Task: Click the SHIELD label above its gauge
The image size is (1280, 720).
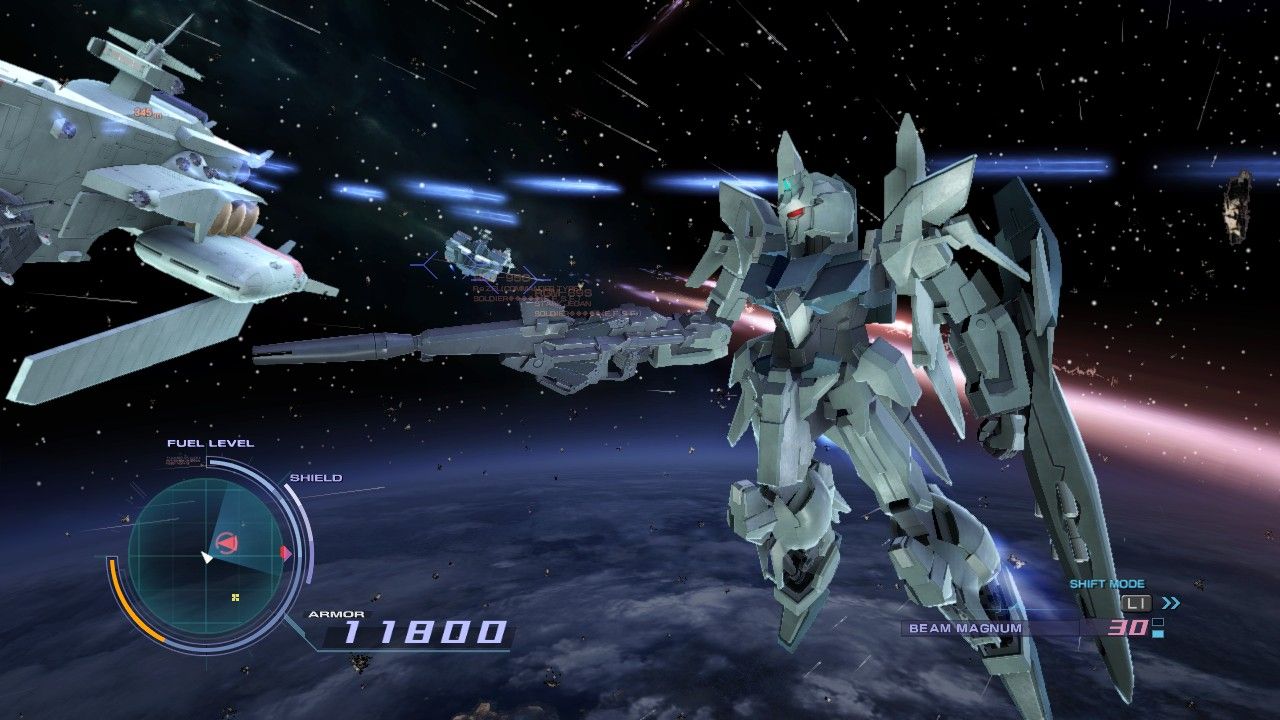Action: [x=316, y=478]
